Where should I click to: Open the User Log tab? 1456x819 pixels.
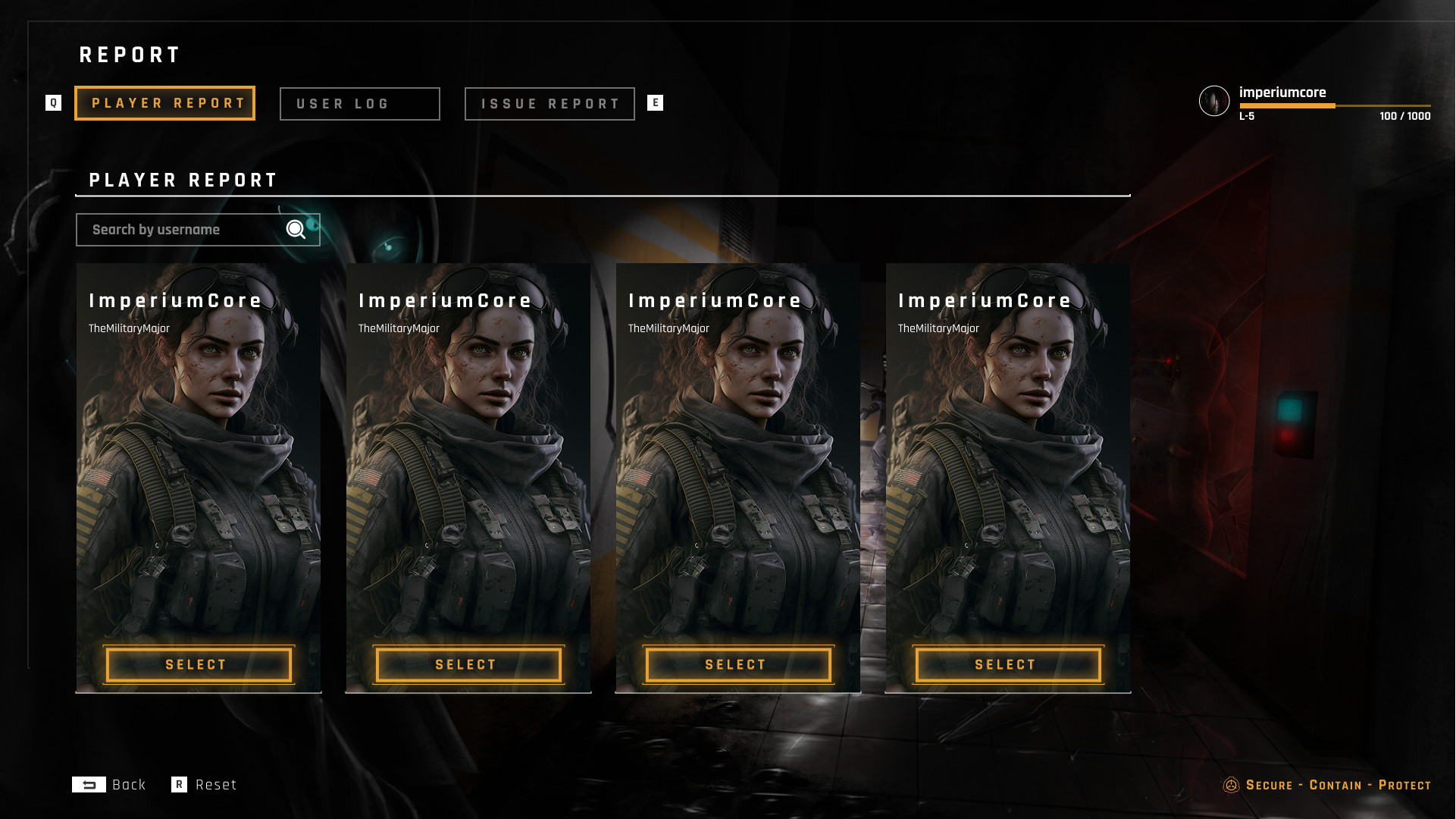359,104
